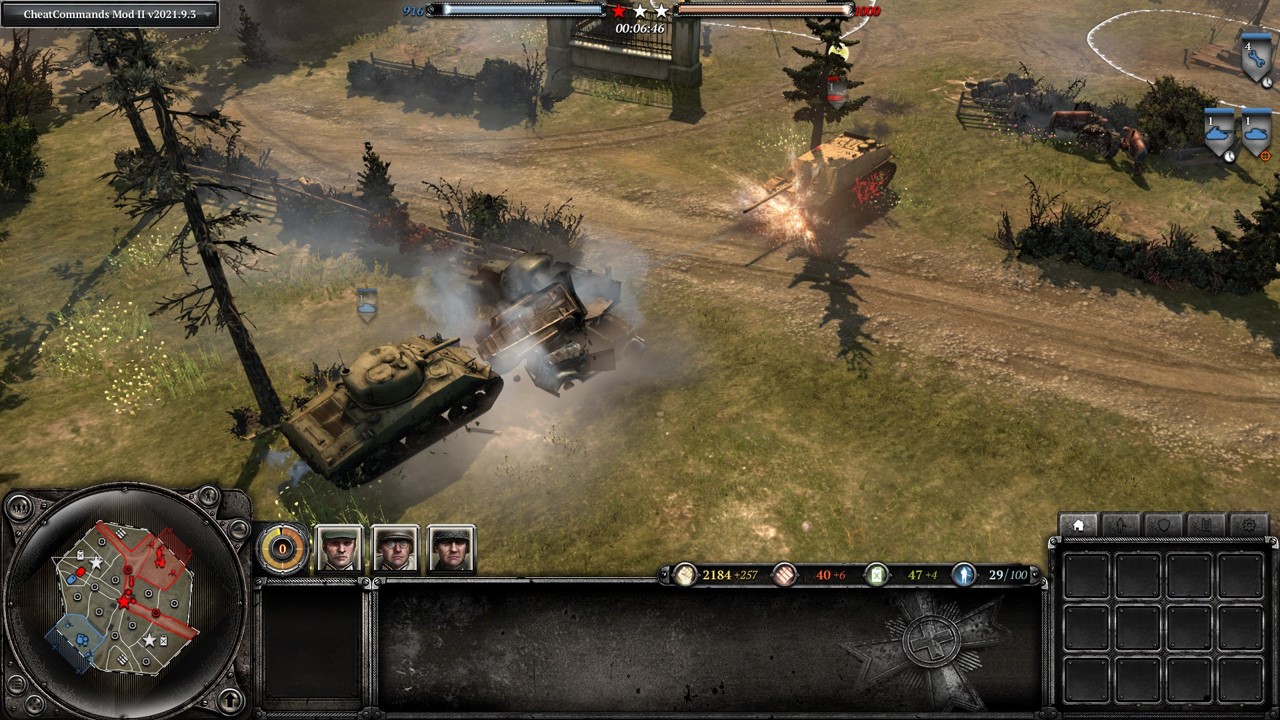
Task: Click the three-soldiers button beside the minimap
Action: (x=19, y=506)
